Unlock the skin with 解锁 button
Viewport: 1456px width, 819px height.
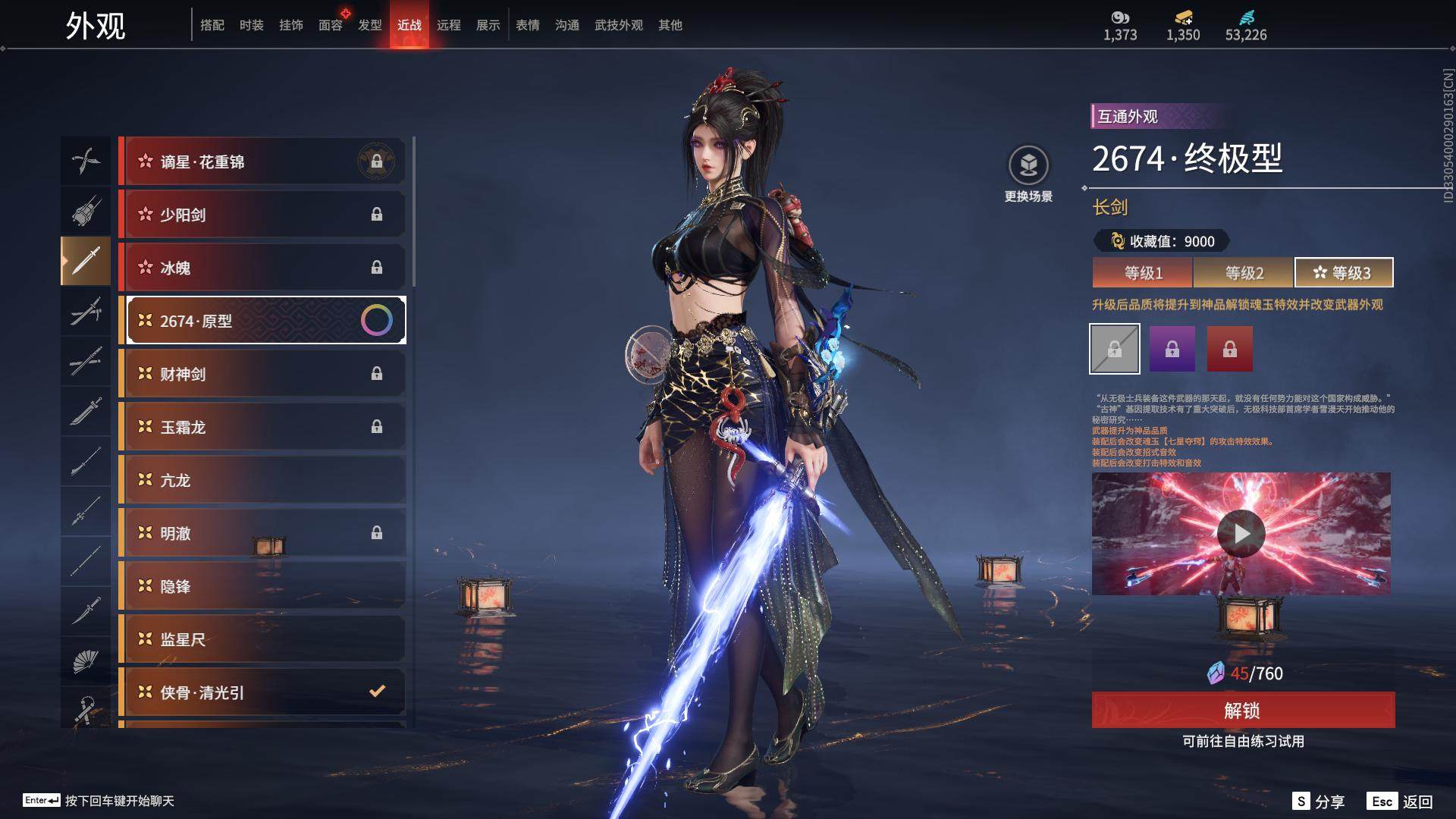[1242, 711]
